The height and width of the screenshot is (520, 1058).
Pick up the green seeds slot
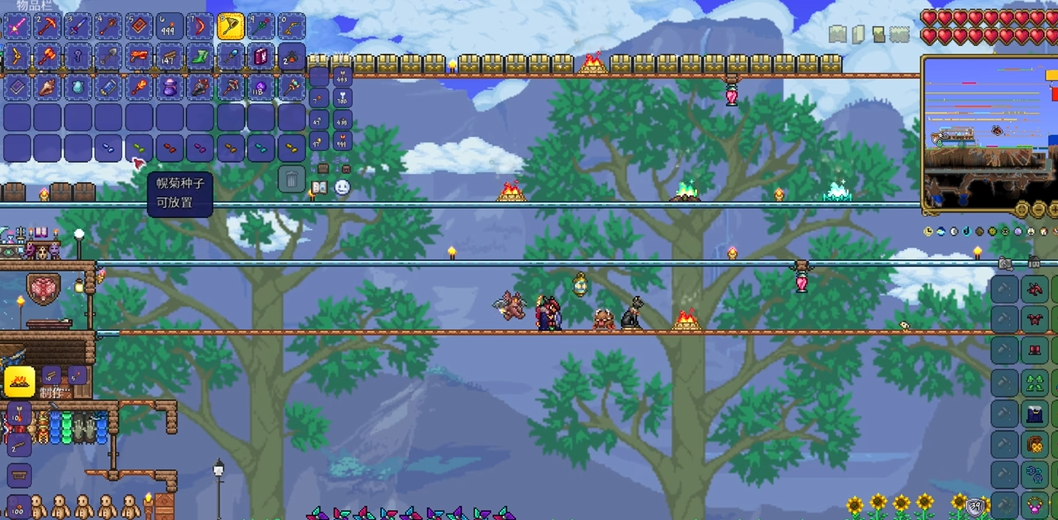pyautogui.click(x=140, y=148)
